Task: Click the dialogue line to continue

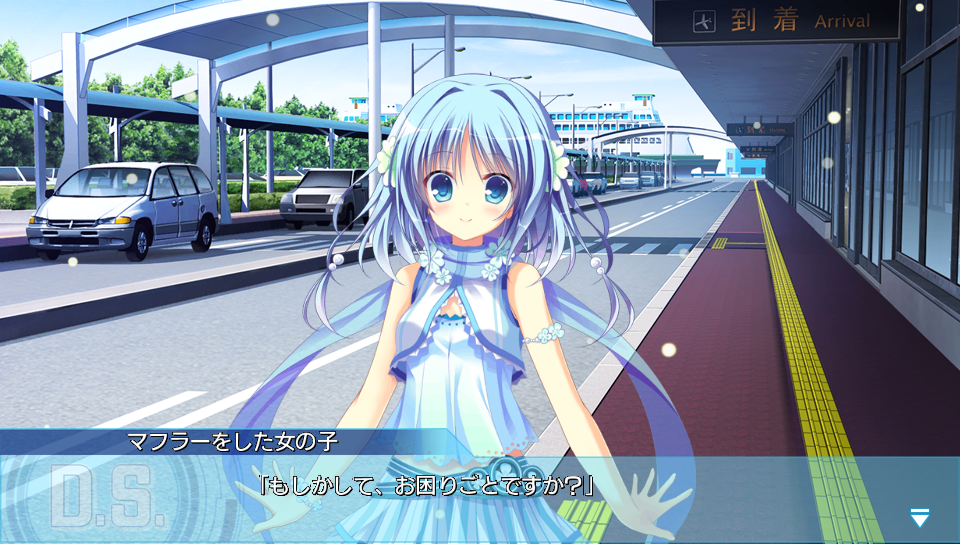Action: tap(426, 488)
